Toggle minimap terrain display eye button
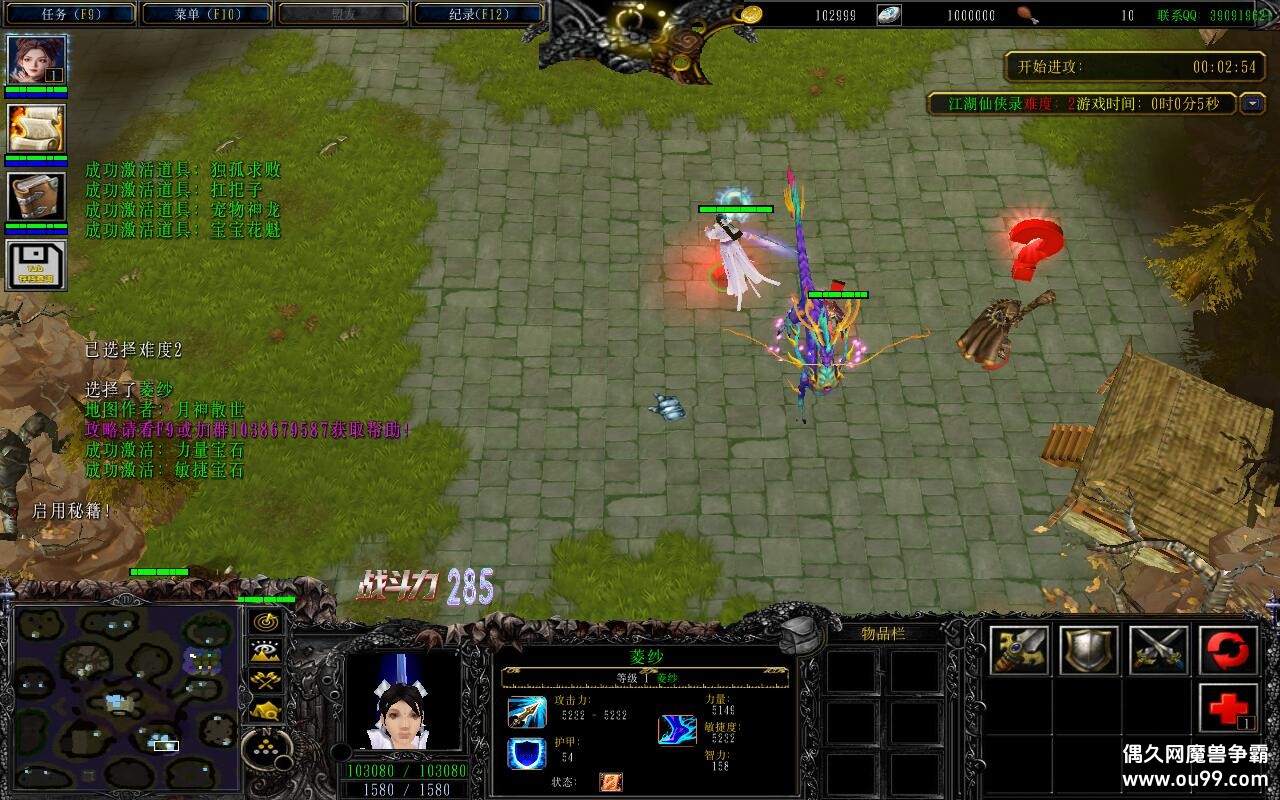 pyautogui.click(x=266, y=651)
